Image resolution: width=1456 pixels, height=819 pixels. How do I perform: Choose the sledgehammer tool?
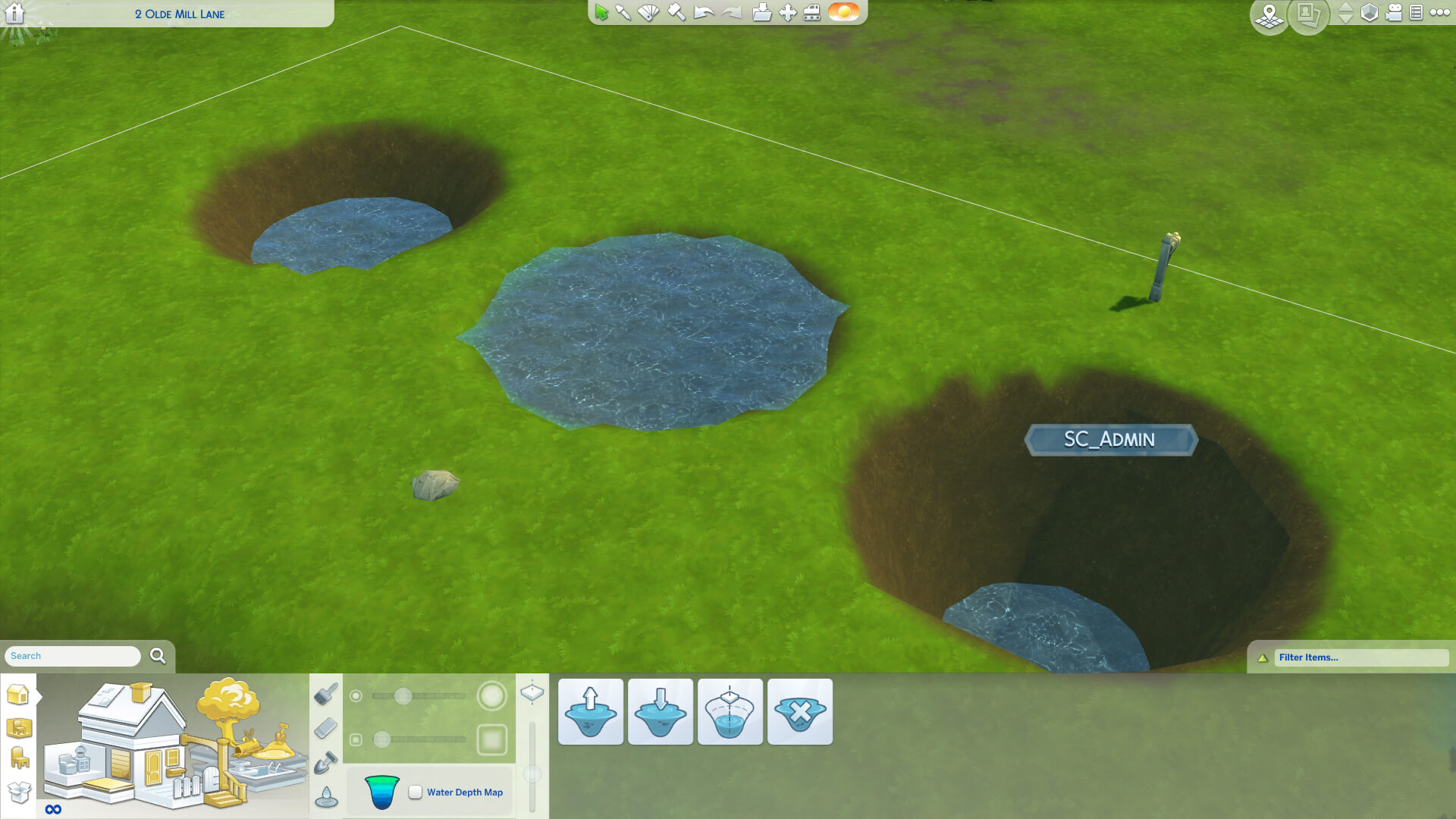[x=676, y=13]
